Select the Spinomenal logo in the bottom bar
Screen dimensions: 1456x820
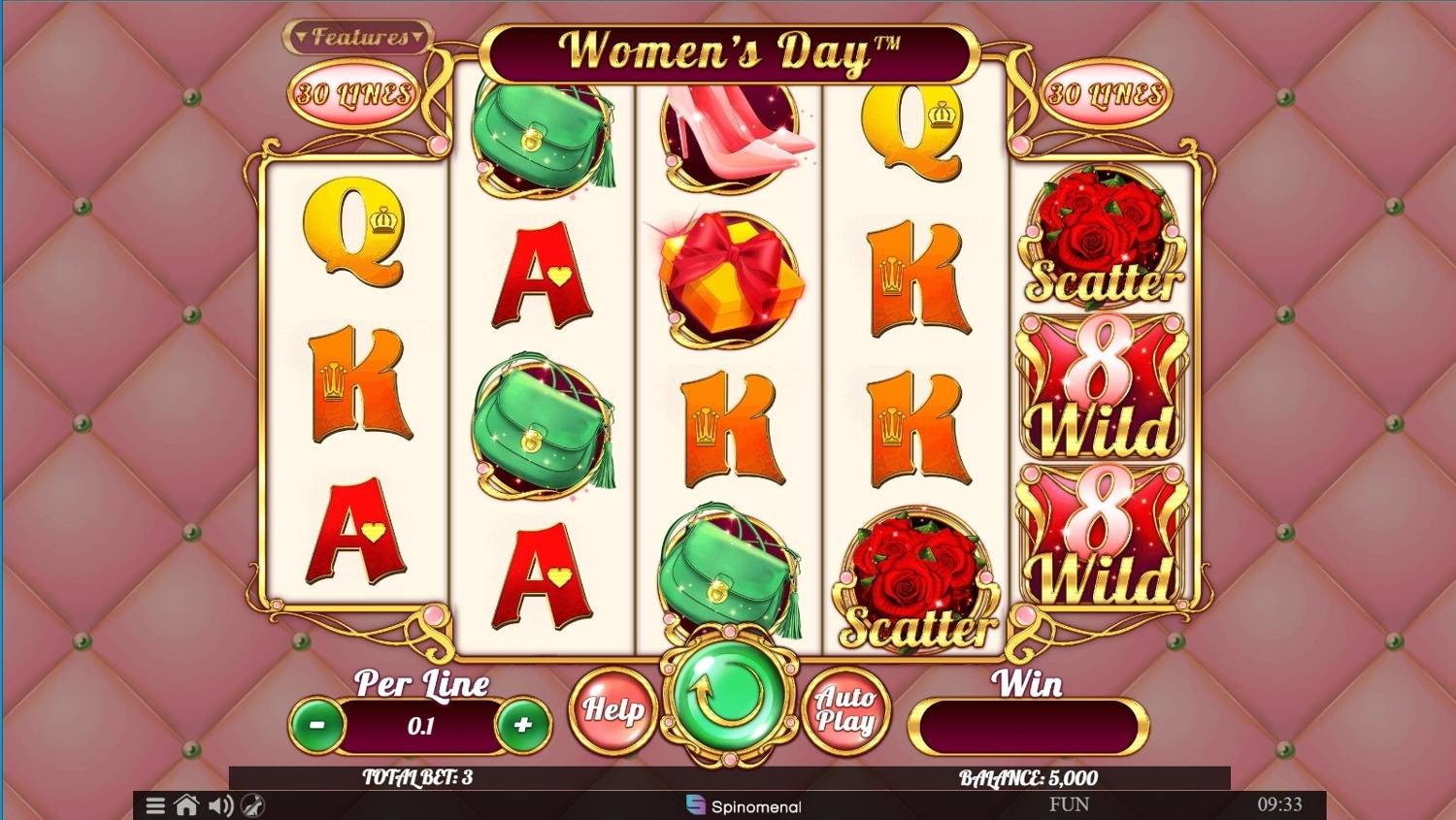point(745,806)
